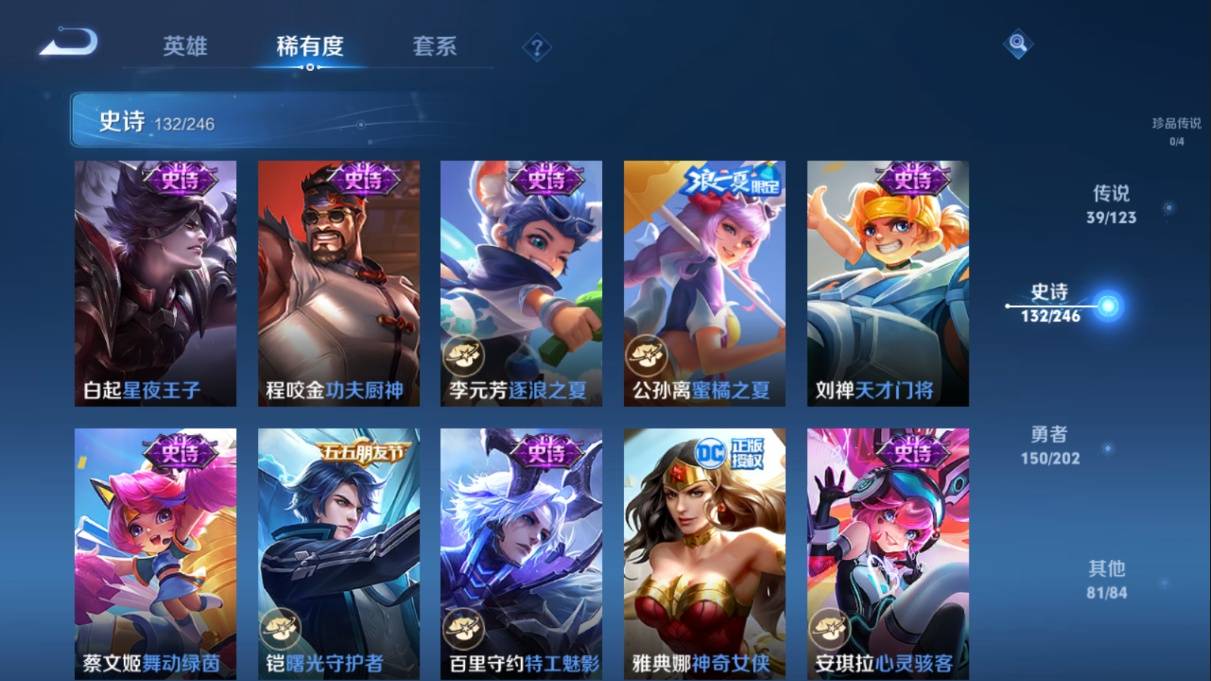Open the 安琪拉 心灵骇客 skin card
1211x681 pixels.
(x=888, y=553)
